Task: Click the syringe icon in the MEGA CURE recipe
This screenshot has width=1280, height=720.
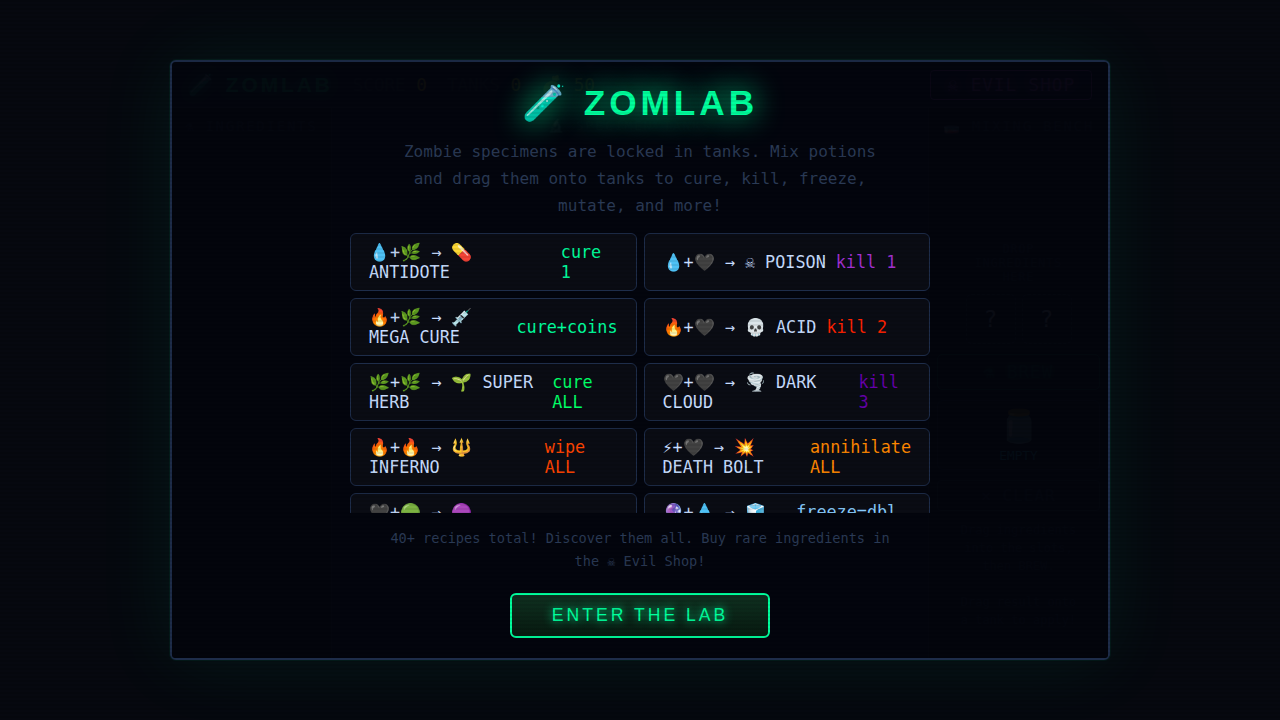Action: [x=460, y=318]
